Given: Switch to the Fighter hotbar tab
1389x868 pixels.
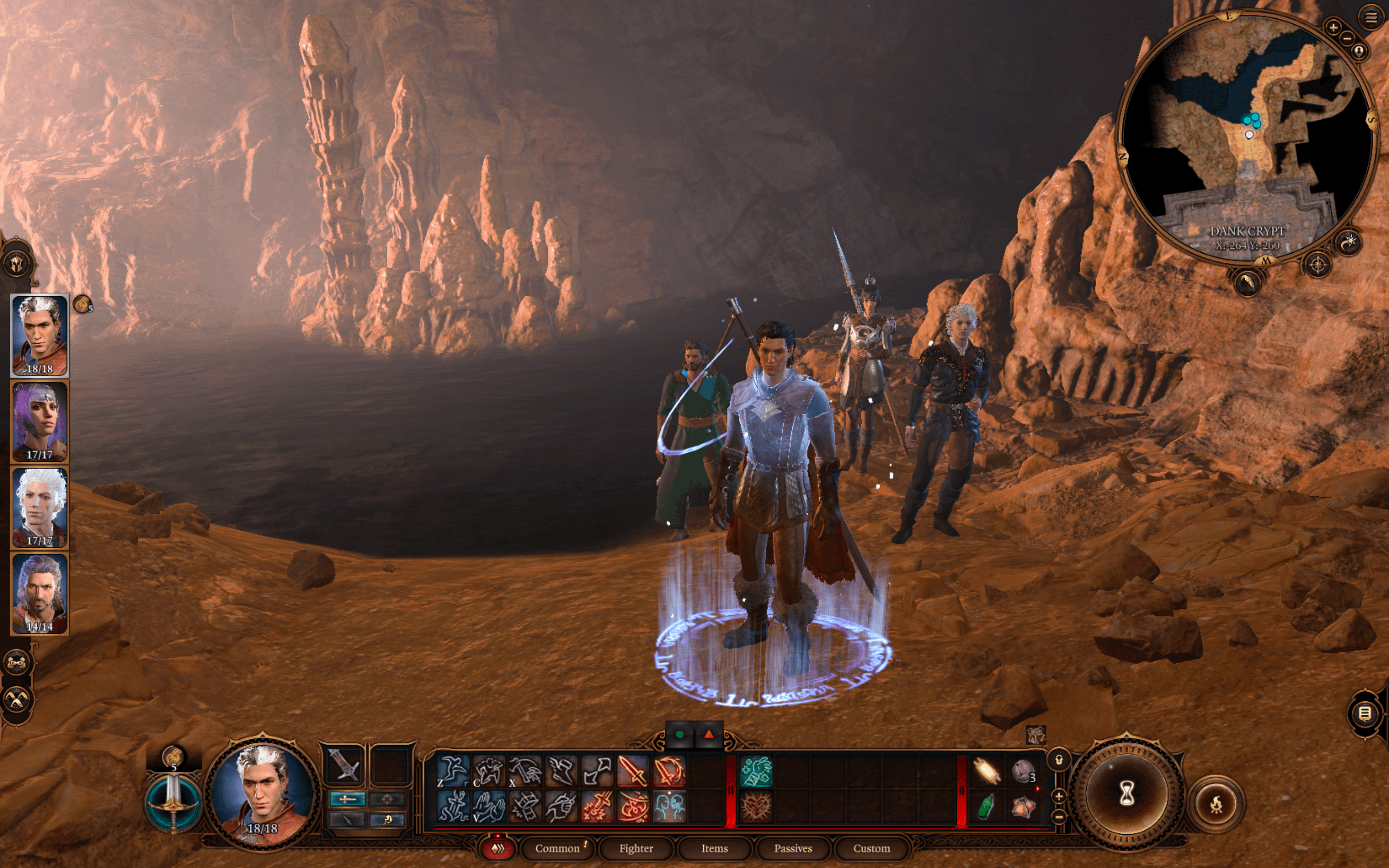Looking at the screenshot, I should 636,848.
